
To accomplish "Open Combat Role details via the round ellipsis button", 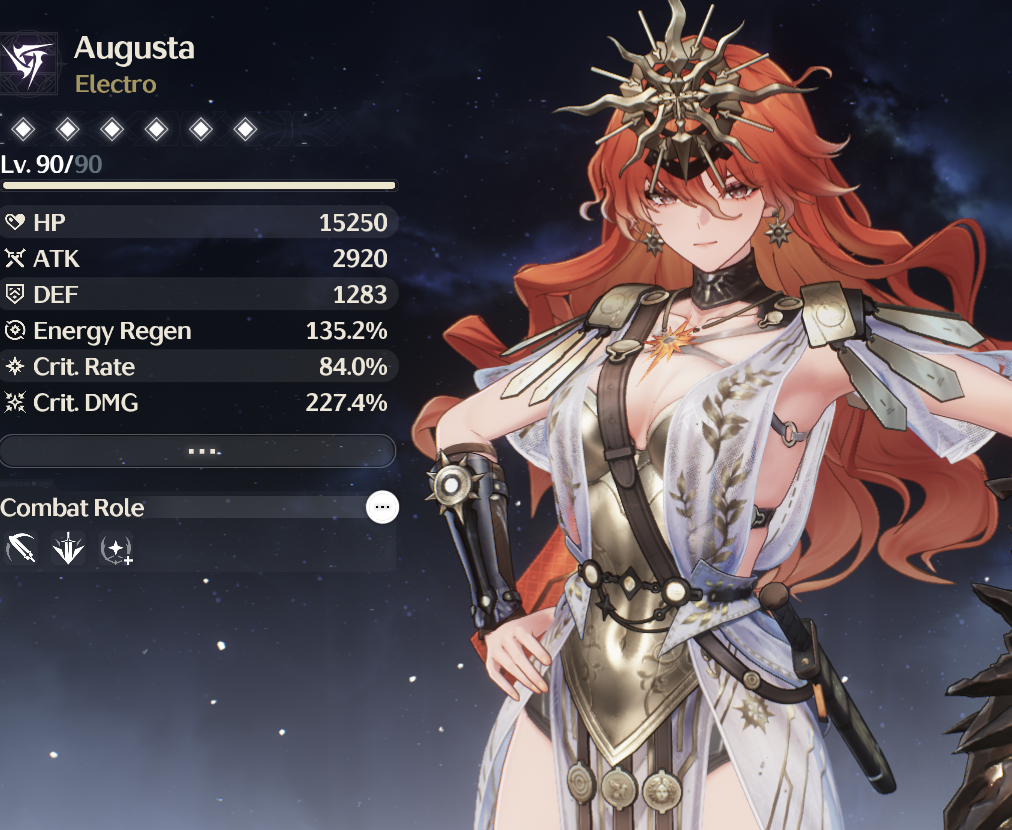I will pos(382,508).
